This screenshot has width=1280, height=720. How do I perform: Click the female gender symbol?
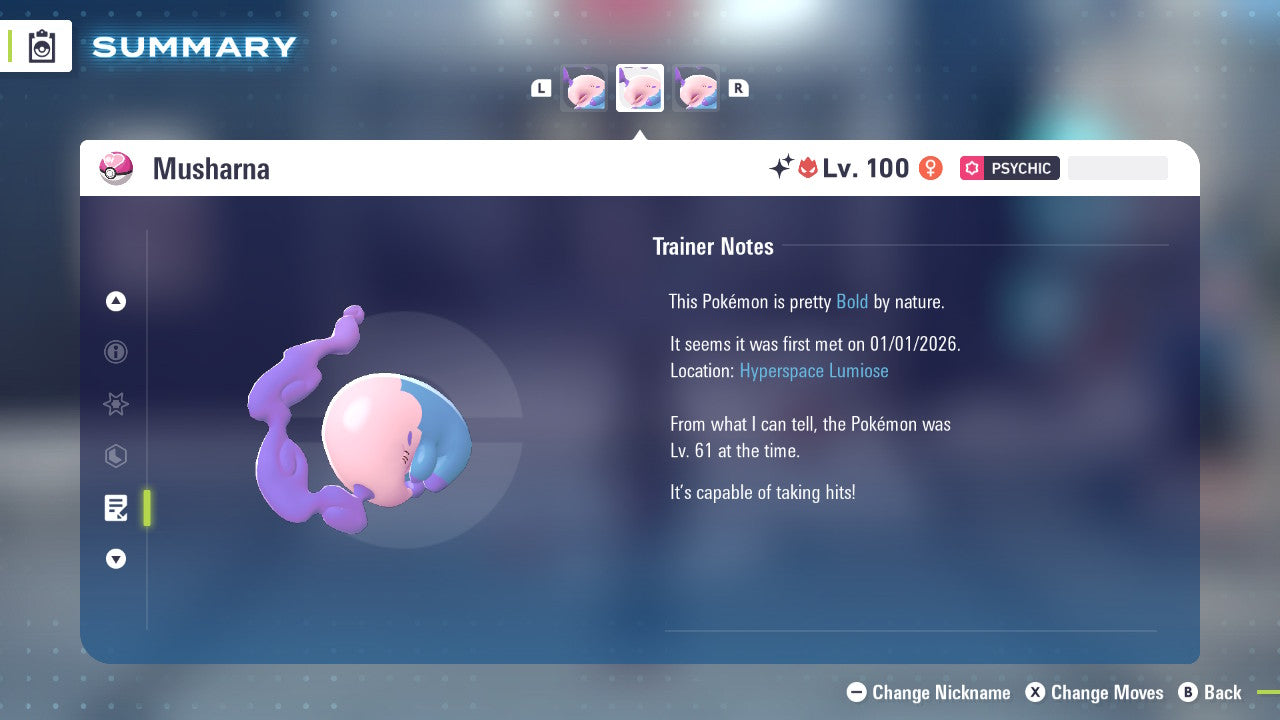930,168
